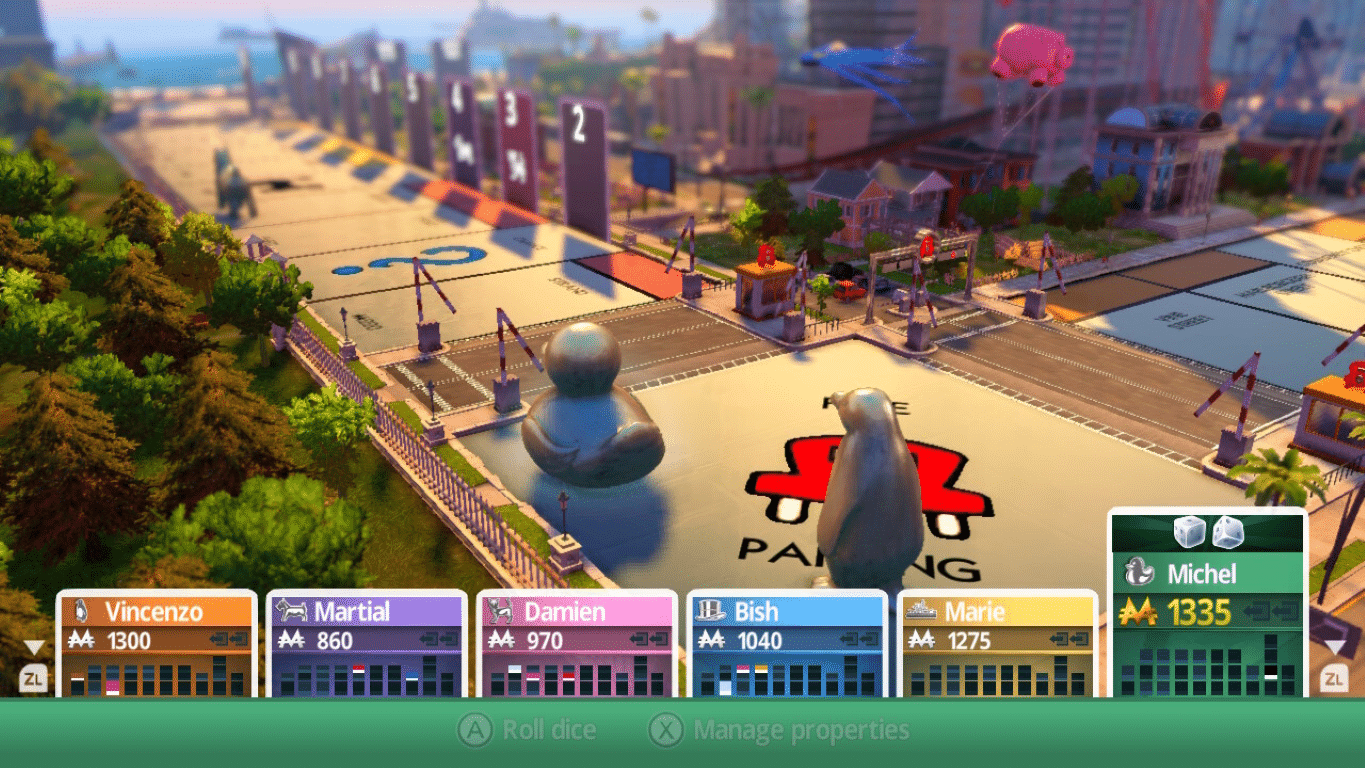View Michel's property grid
The width and height of the screenshot is (1365, 768).
(1208, 667)
